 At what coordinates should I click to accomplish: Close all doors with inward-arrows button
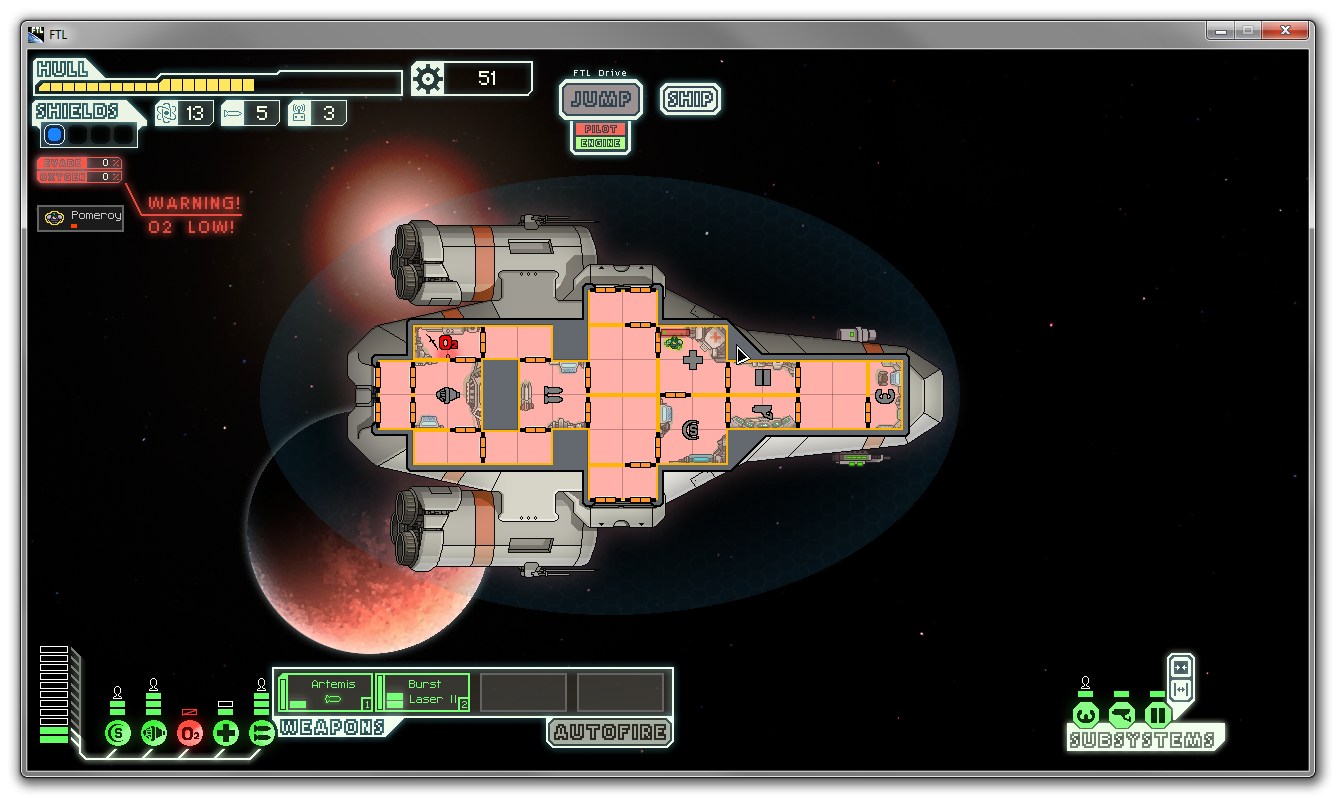pos(1181,668)
